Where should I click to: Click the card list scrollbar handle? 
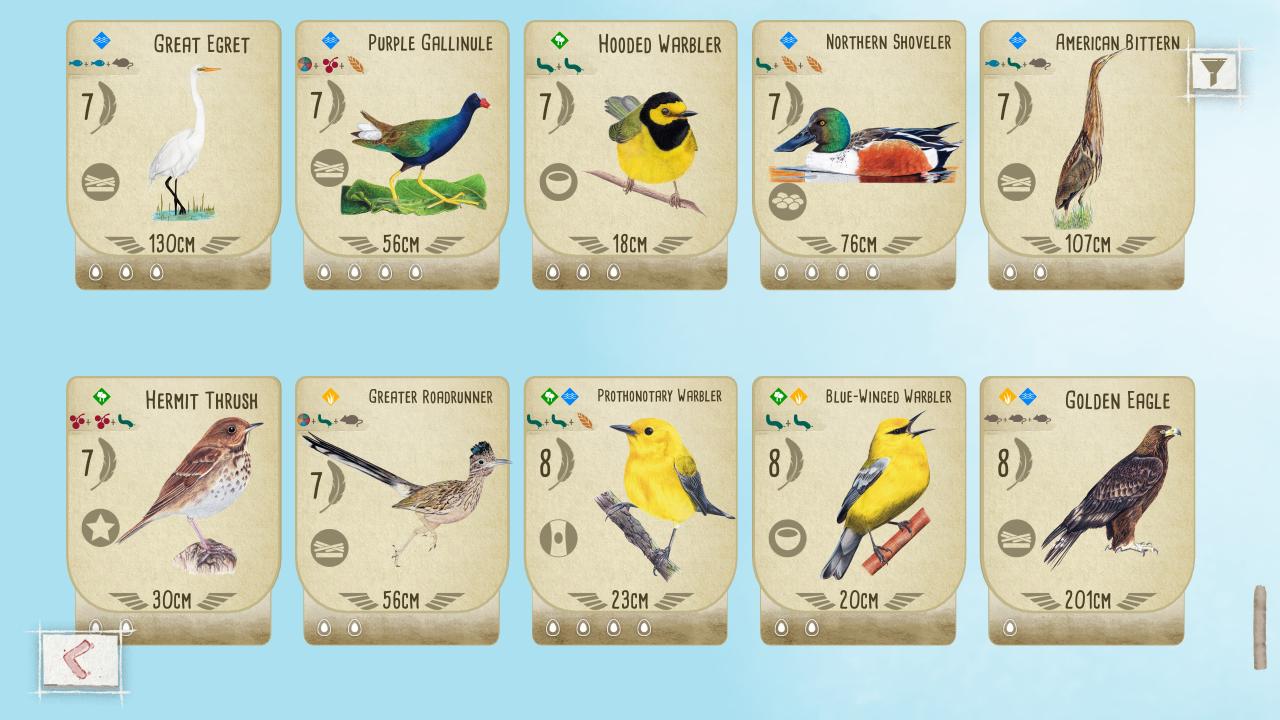coord(1259,627)
